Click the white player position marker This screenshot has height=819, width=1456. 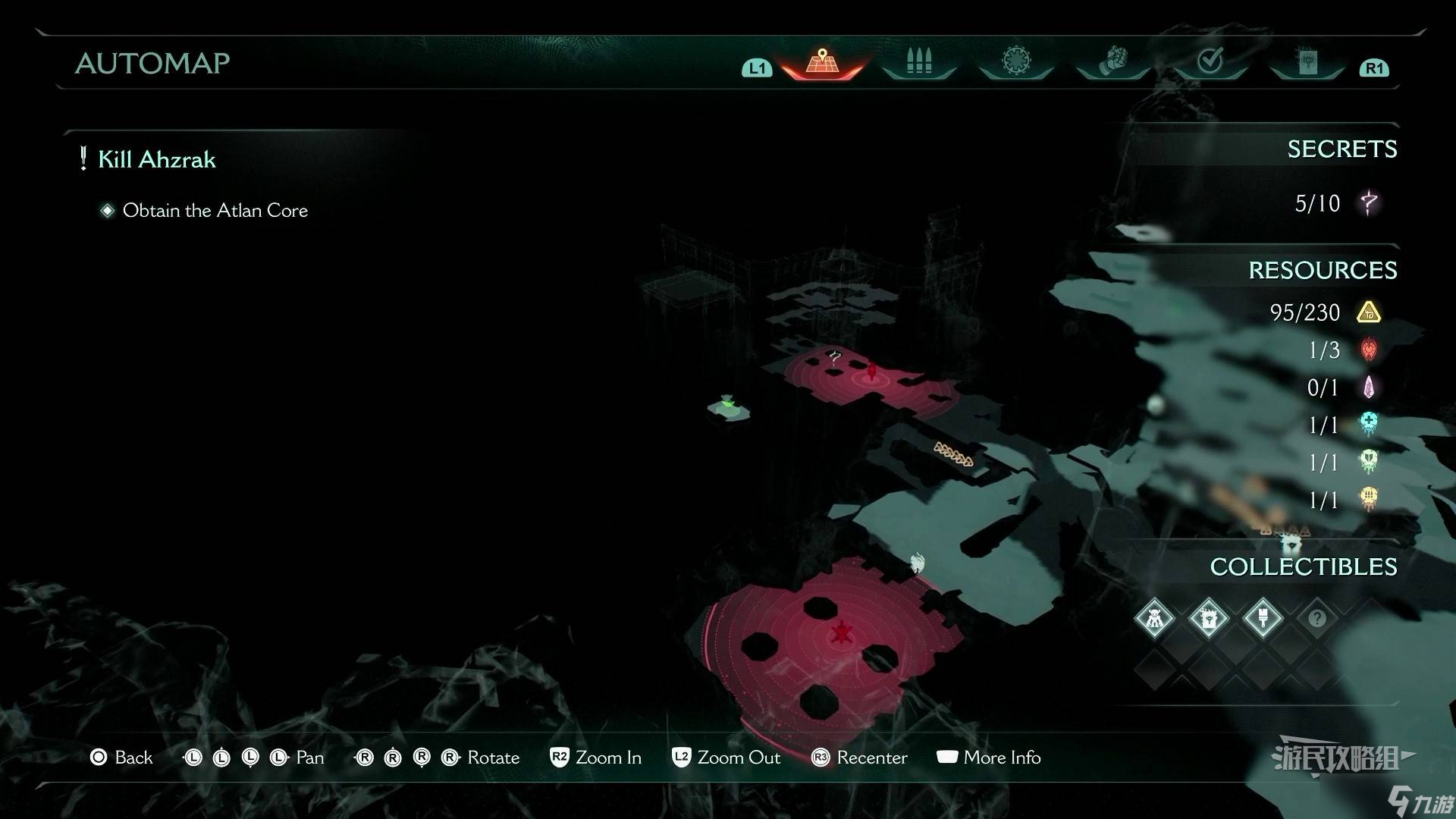tap(918, 563)
